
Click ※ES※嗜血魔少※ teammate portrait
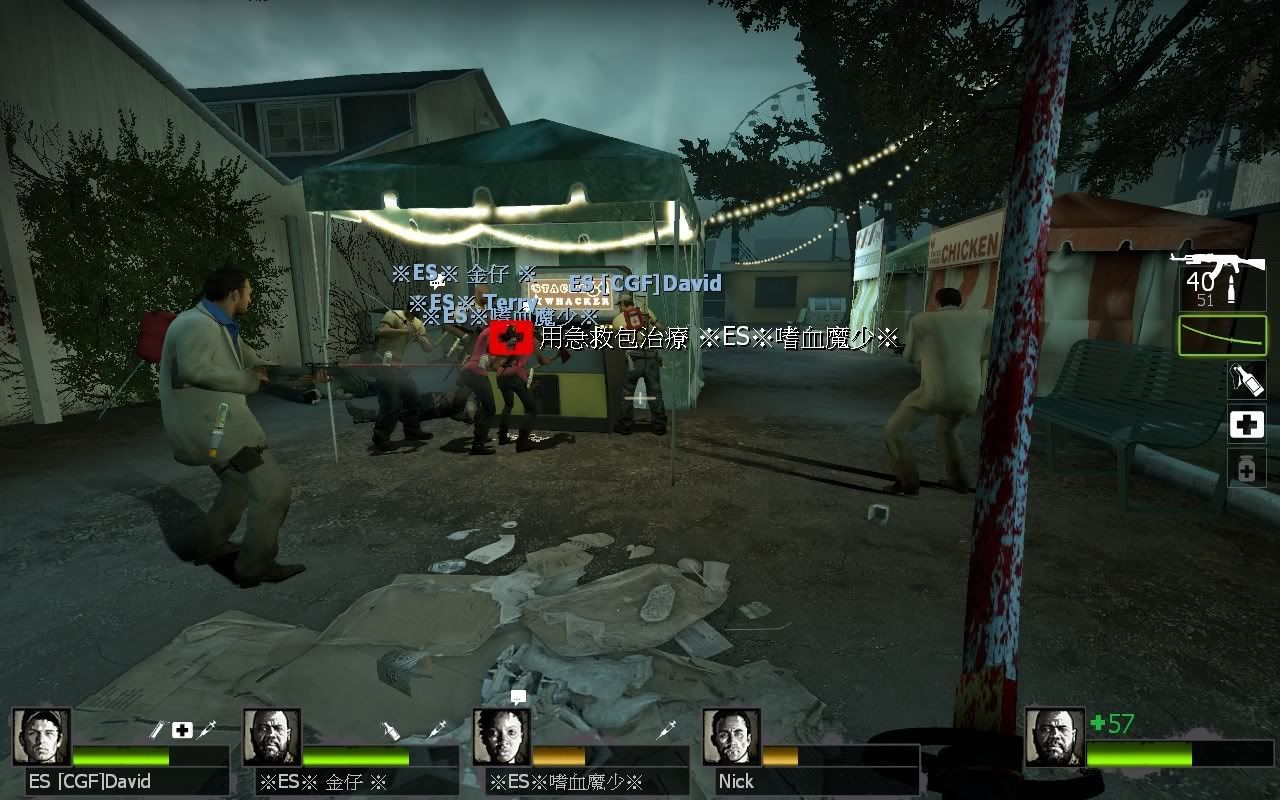click(501, 737)
